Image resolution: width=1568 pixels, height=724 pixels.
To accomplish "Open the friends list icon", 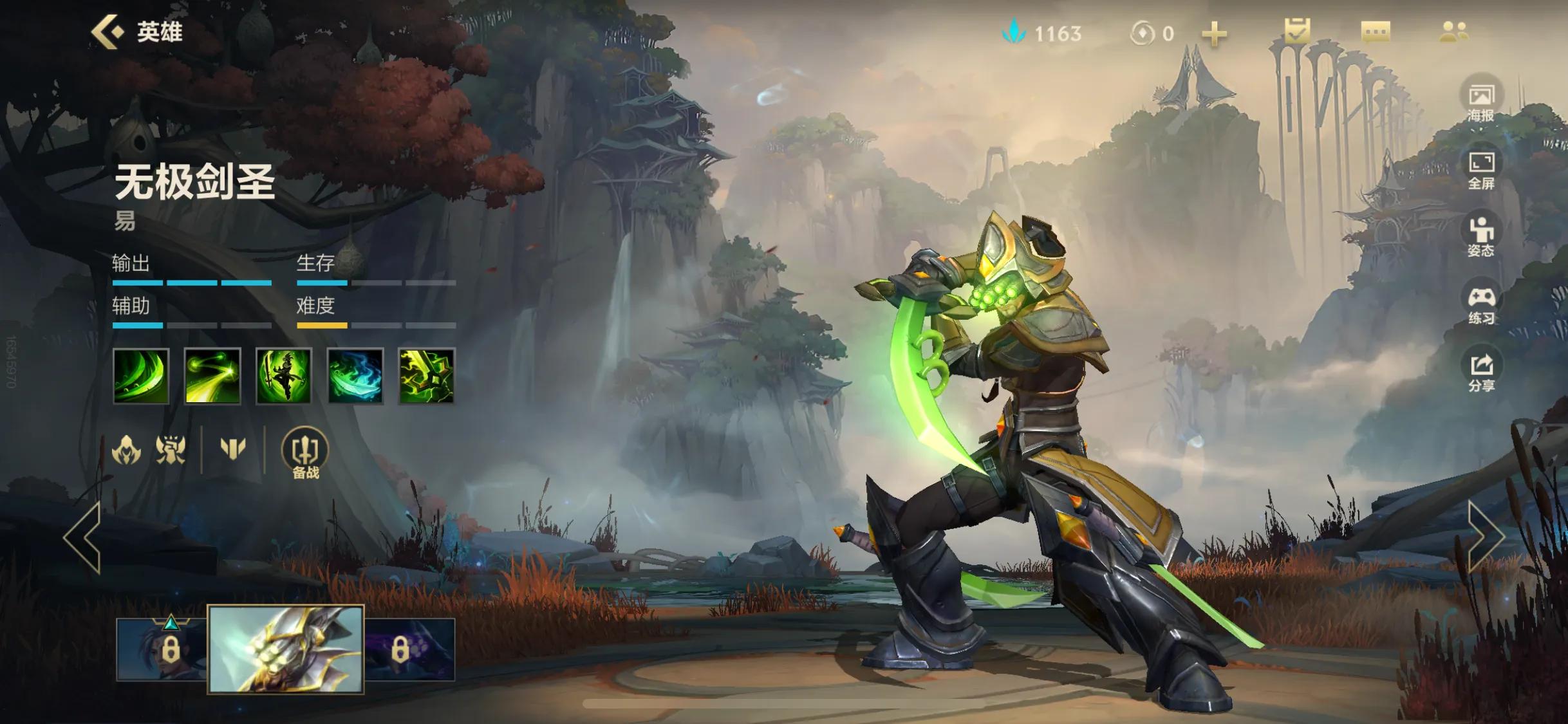I will pos(1454,32).
